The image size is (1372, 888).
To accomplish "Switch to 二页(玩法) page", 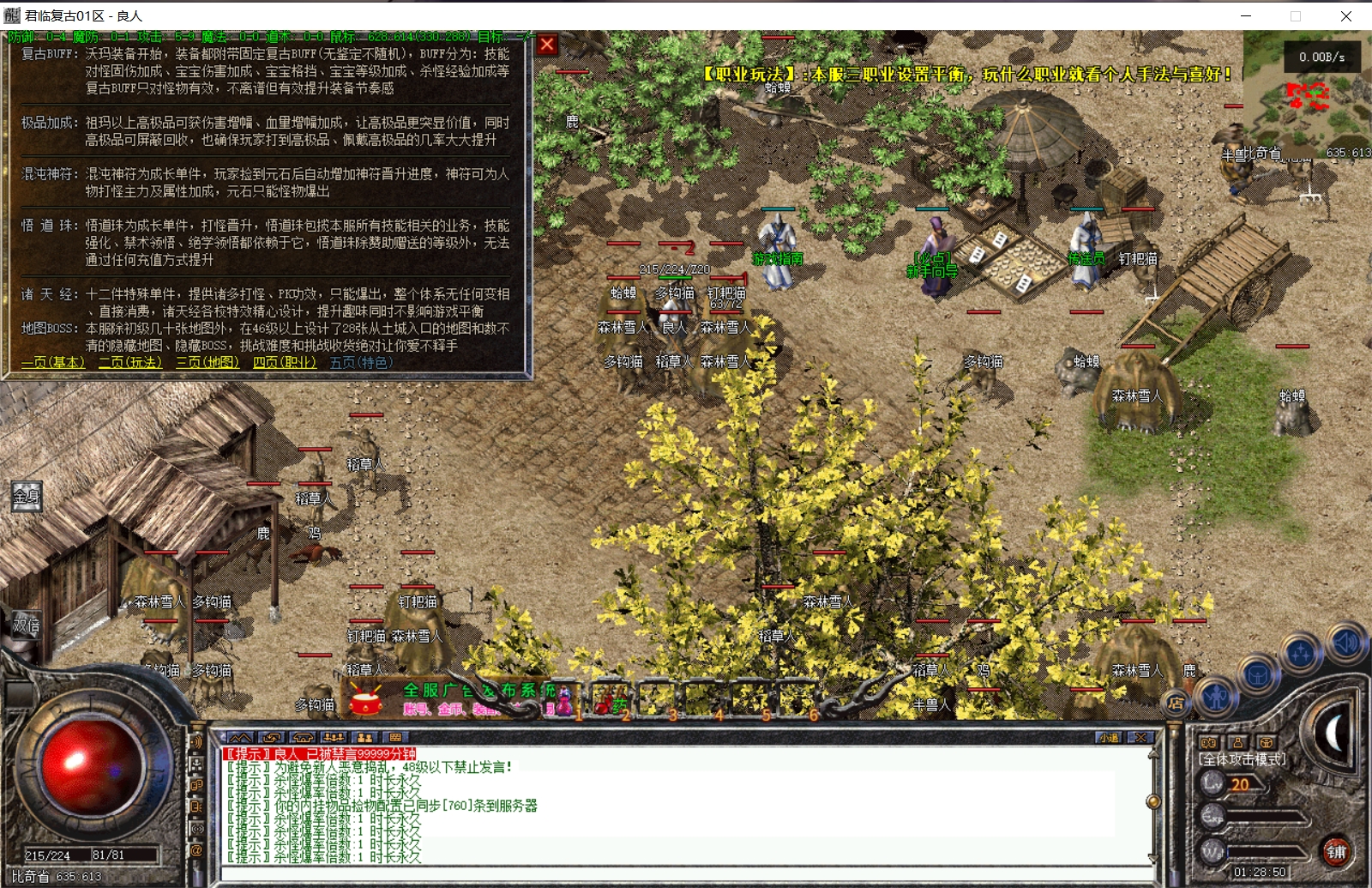I will click(x=129, y=362).
